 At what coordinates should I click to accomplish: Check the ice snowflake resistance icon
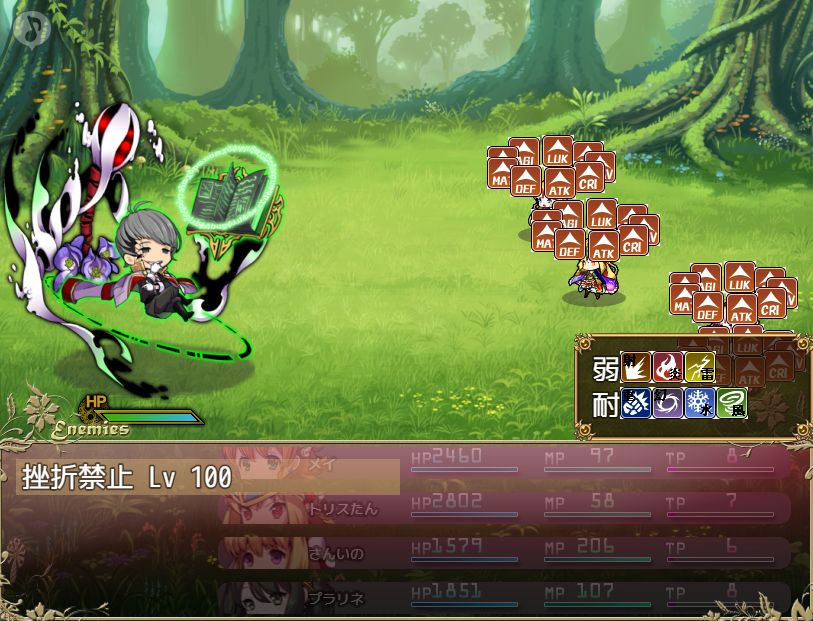point(699,404)
